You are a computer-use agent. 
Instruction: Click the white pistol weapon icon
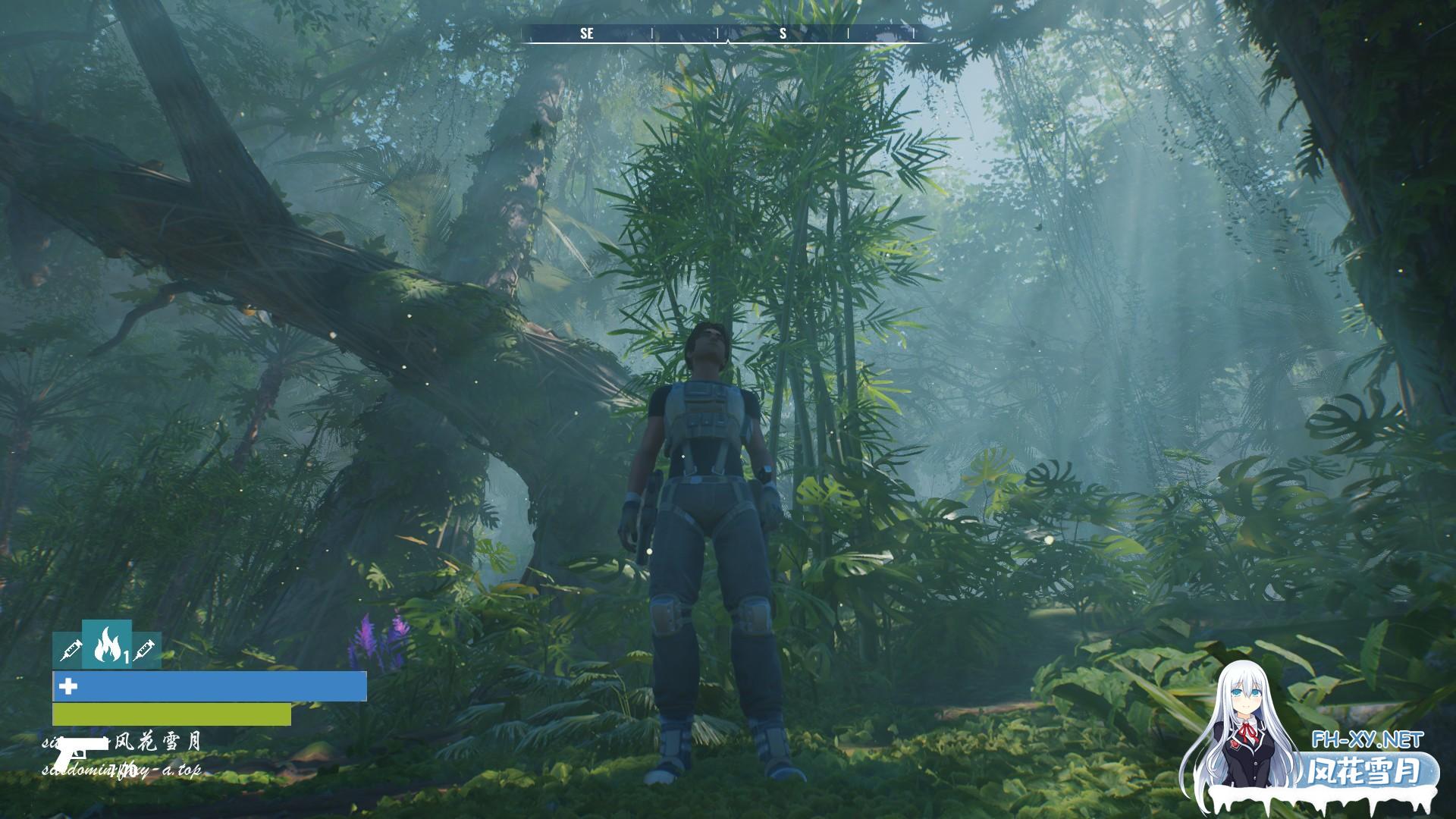coord(80,752)
